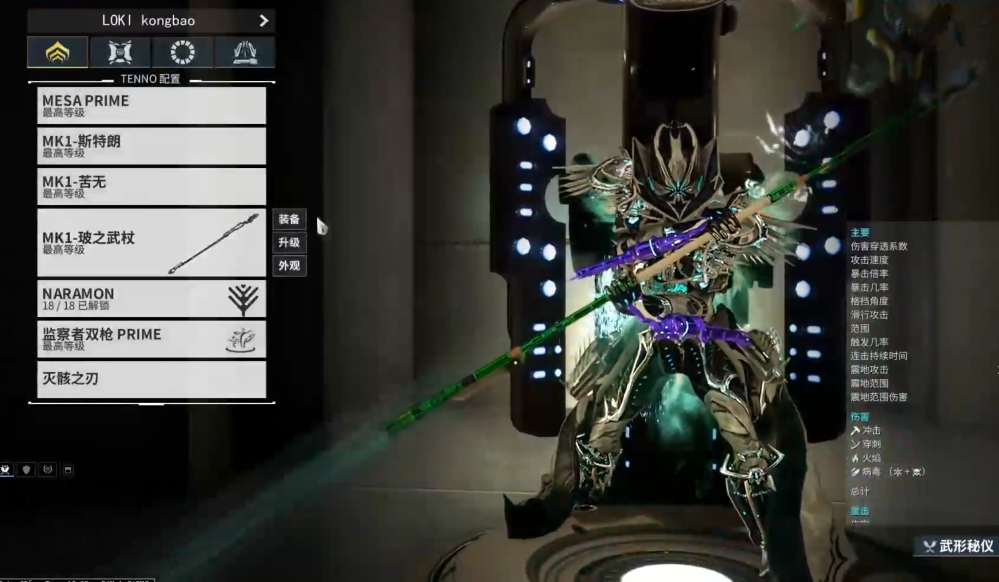Open the LOKI kongbao loadout selector
The image size is (999, 582).
[150, 20]
